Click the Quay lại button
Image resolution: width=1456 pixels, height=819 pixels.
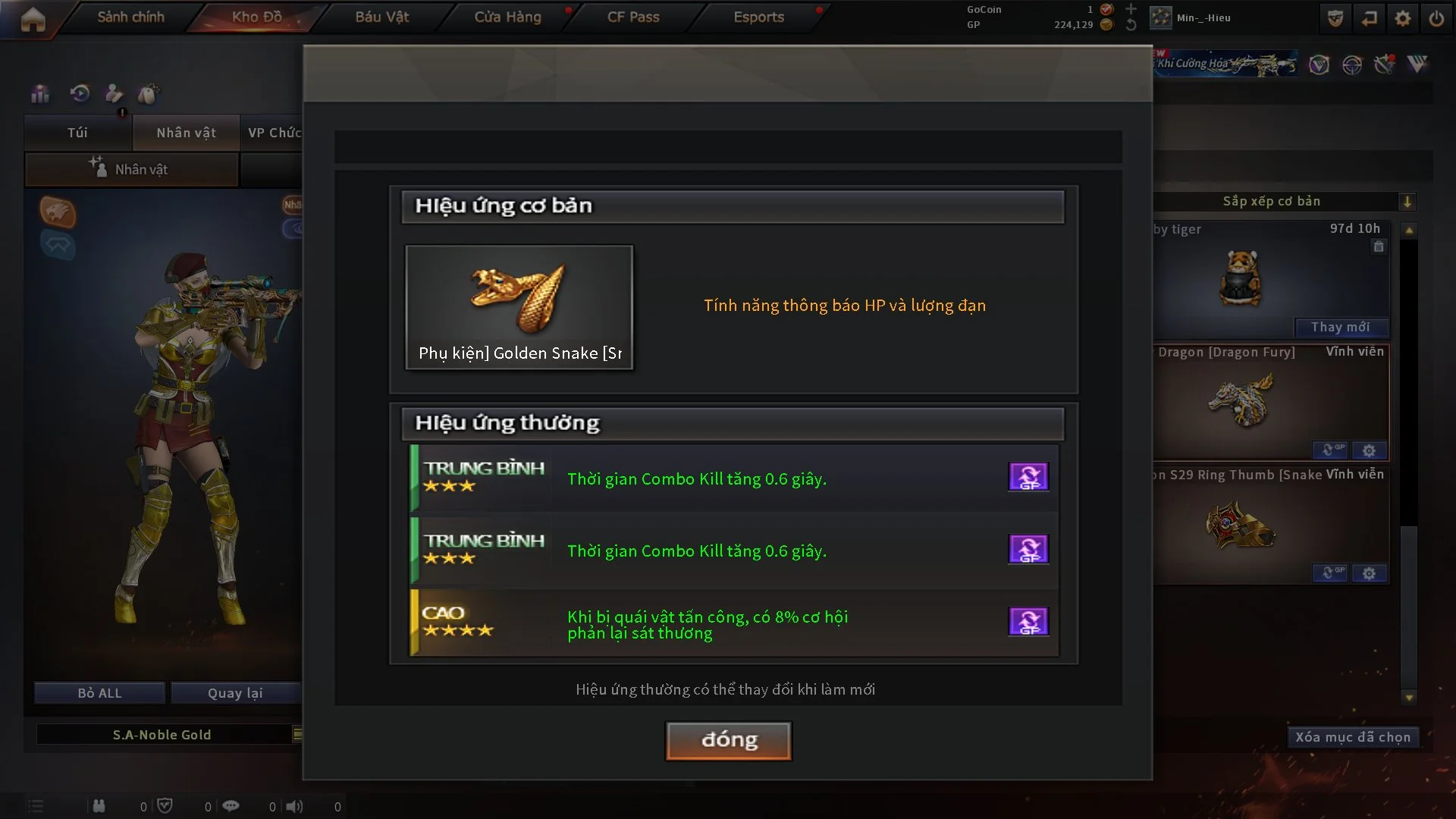click(235, 693)
